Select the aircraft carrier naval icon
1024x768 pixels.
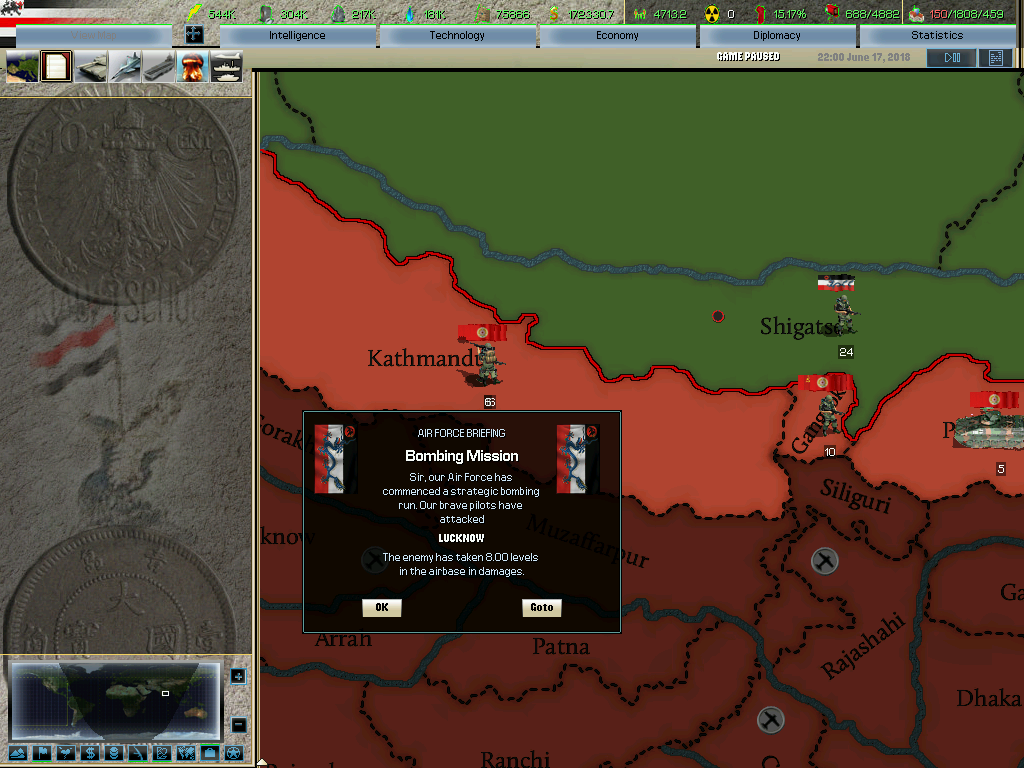[x=159, y=67]
